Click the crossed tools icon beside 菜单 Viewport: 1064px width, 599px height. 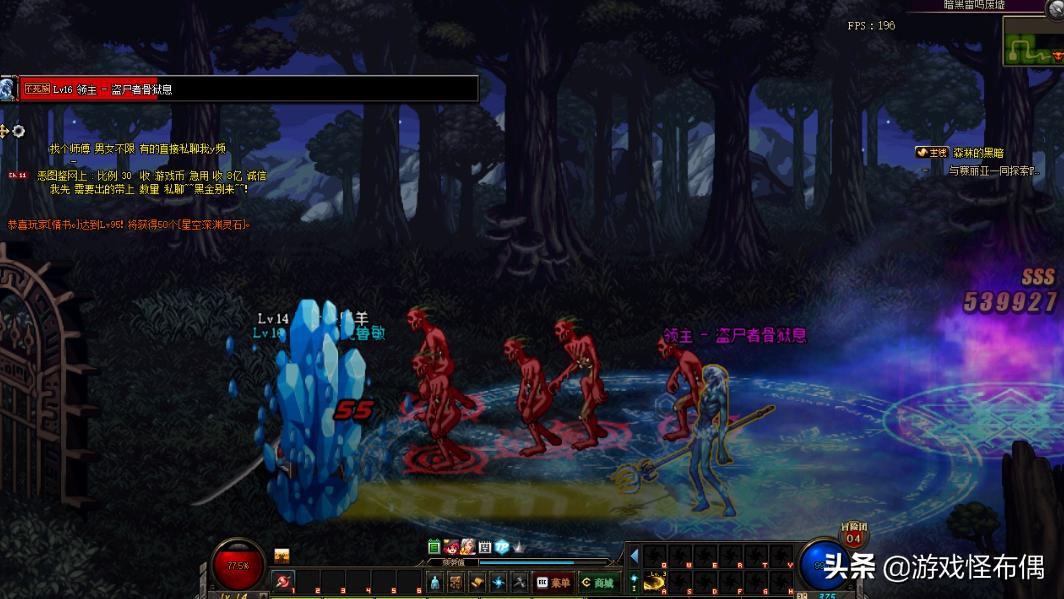point(520,582)
